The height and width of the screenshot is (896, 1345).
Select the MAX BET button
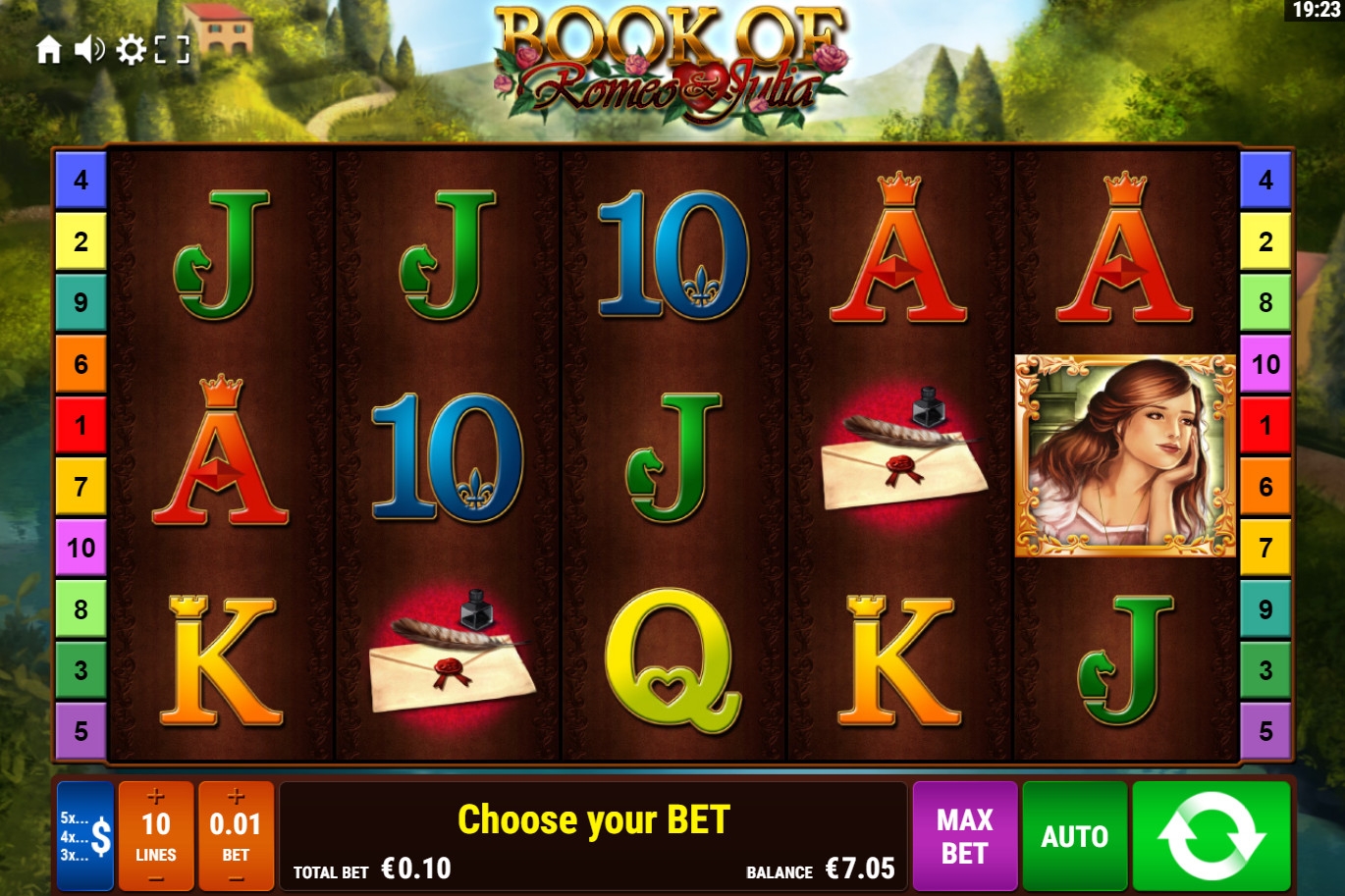coord(964,836)
